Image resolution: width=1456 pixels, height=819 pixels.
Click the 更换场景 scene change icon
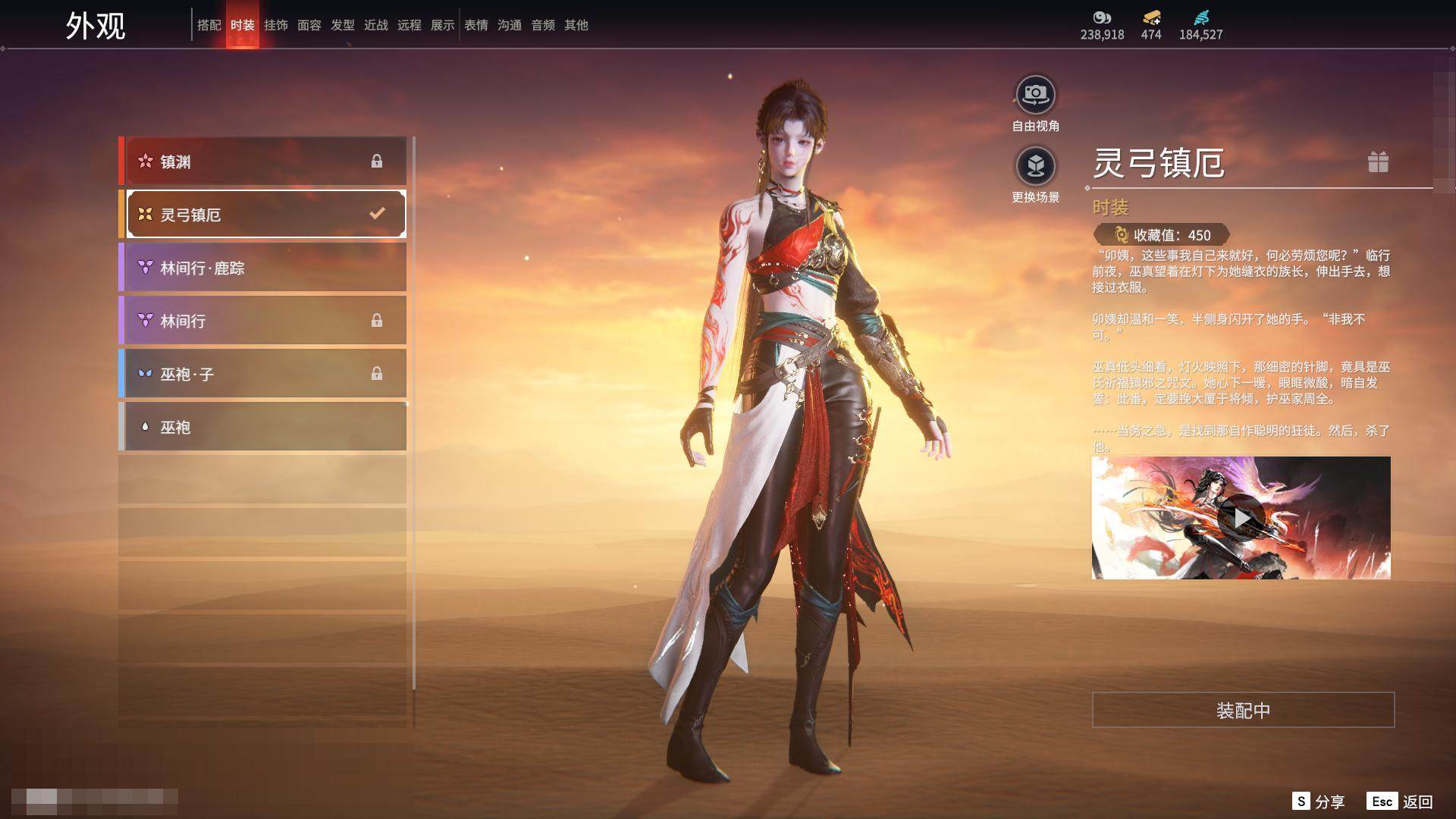(x=1035, y=166)
